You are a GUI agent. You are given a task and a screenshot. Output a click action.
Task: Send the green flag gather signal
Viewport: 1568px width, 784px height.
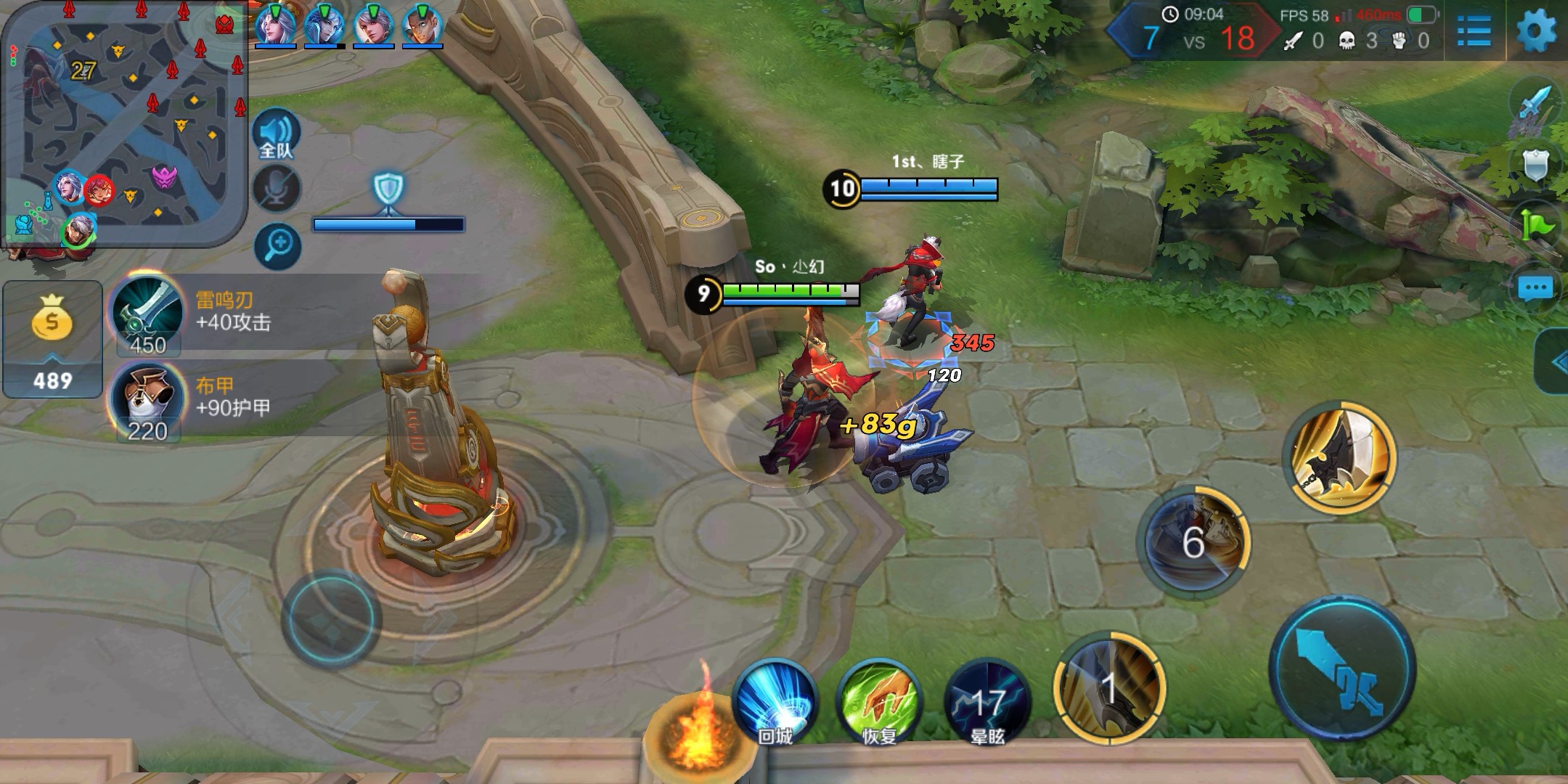(1535, 227)
